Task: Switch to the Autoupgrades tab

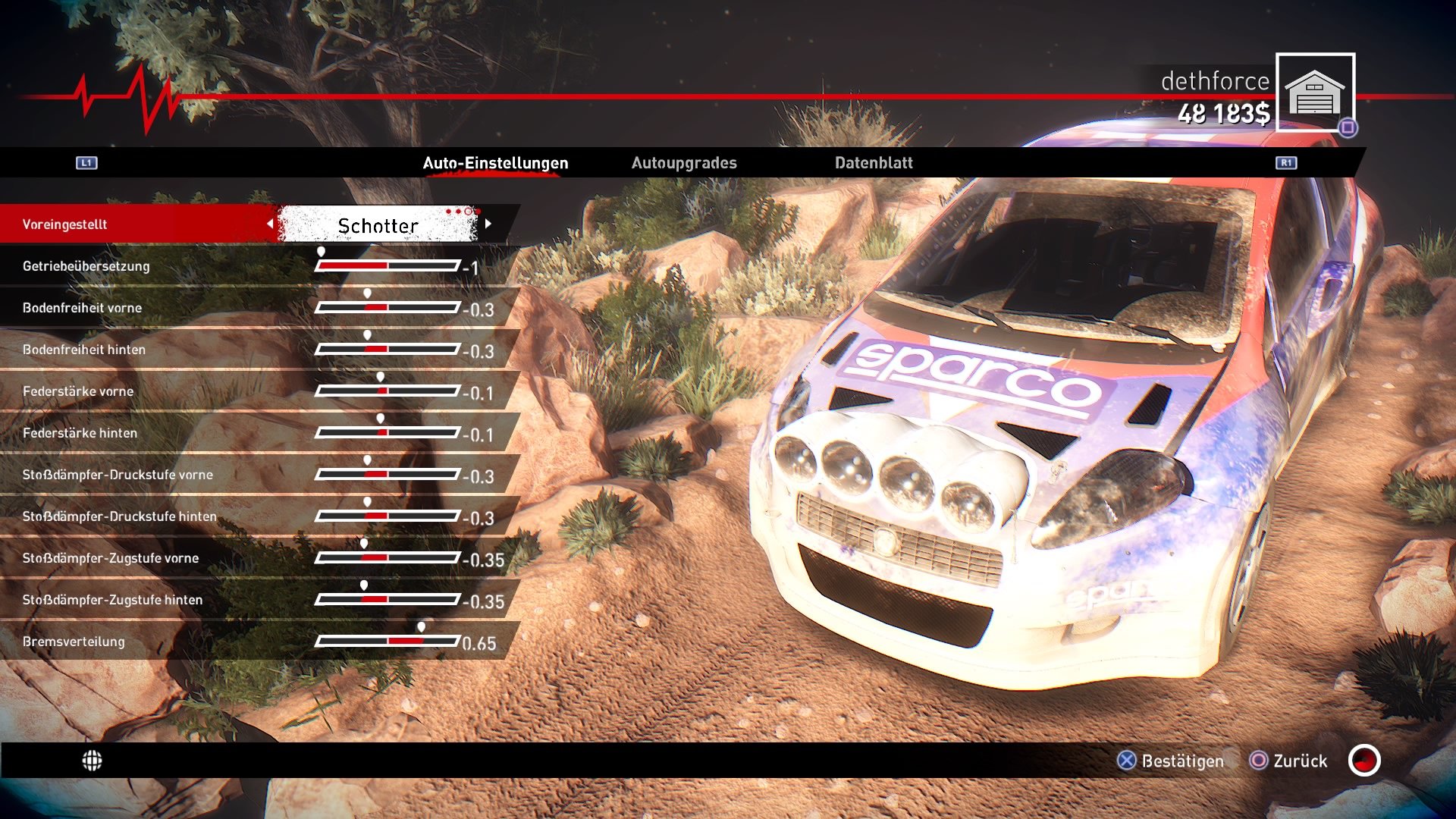Action: click(x=685, y=162)
